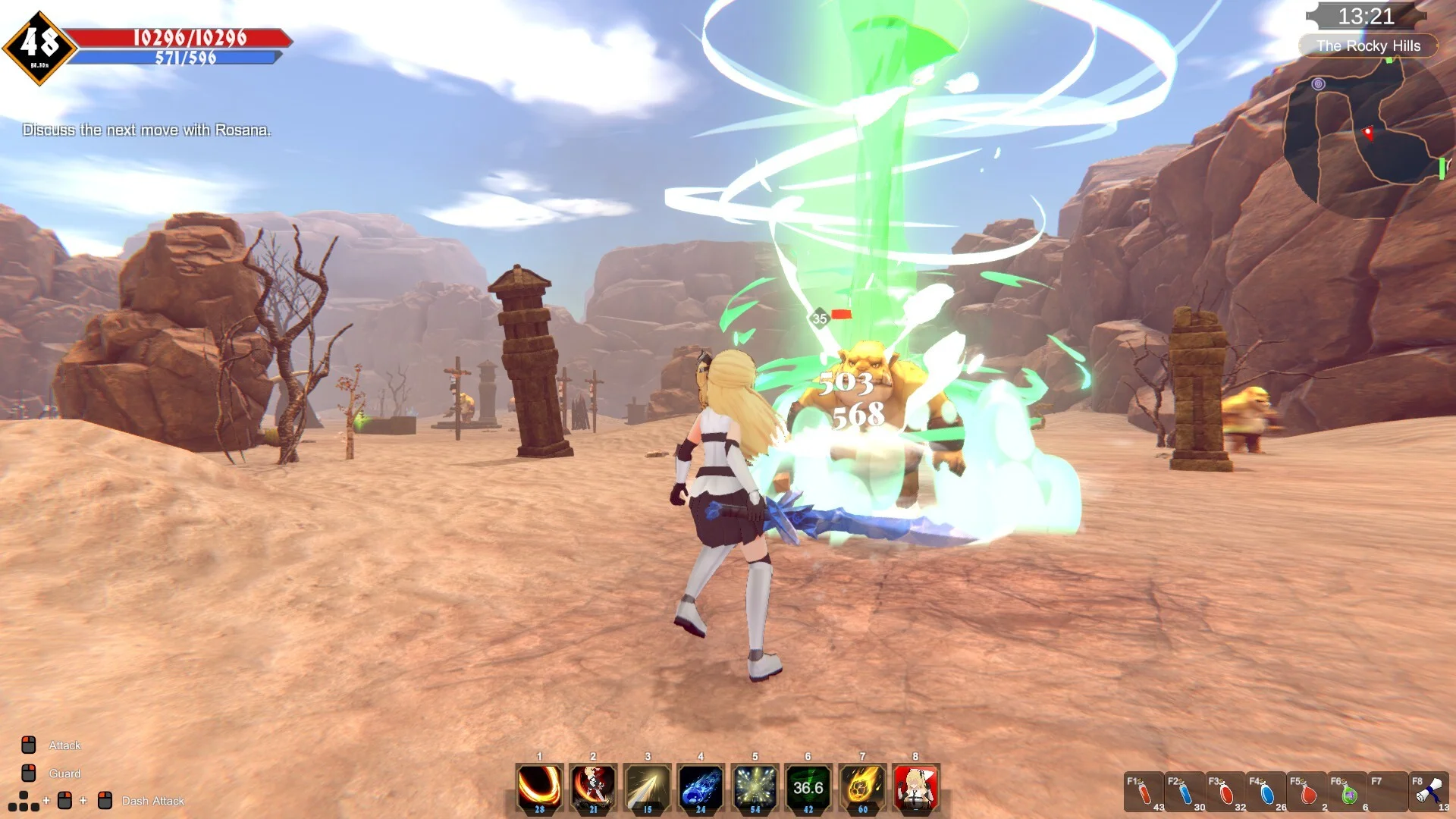Drink the oval red potion with 32 left
Viewport: 1456px width, 819px height.
pos(1225,793)
